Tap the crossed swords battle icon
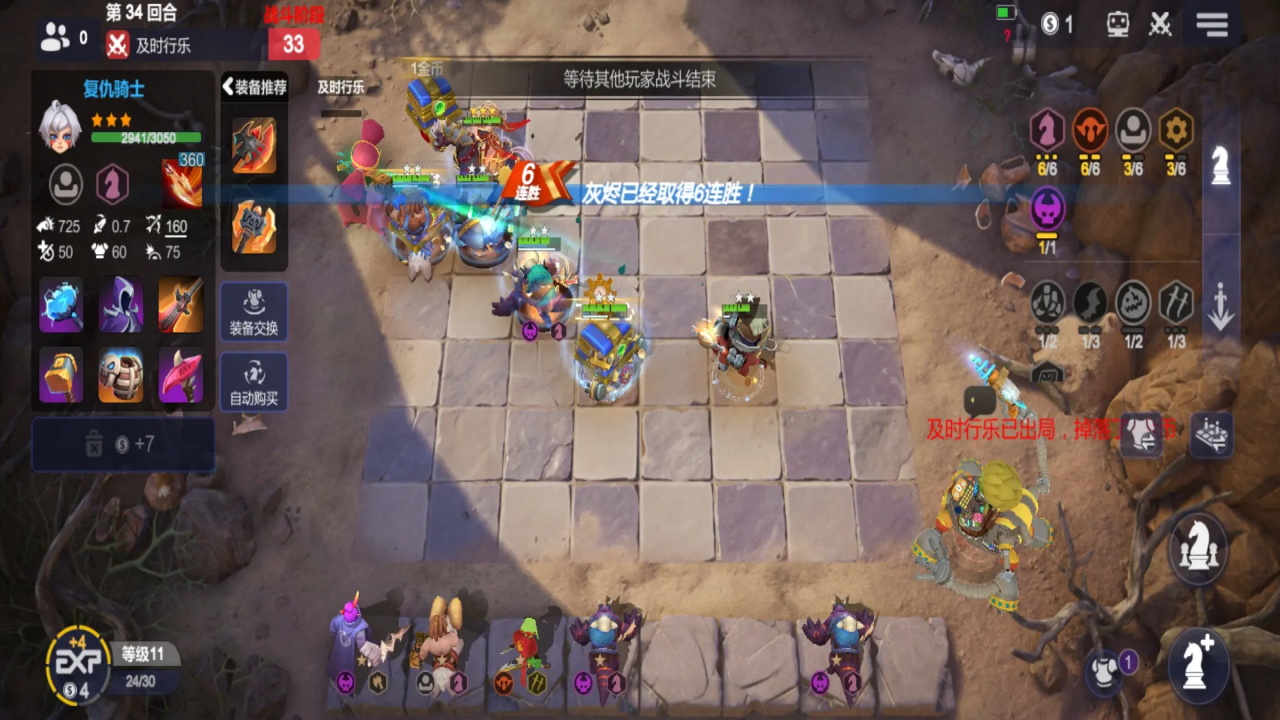This screenshot has width=1280, height=720. tap(1160, 25)
